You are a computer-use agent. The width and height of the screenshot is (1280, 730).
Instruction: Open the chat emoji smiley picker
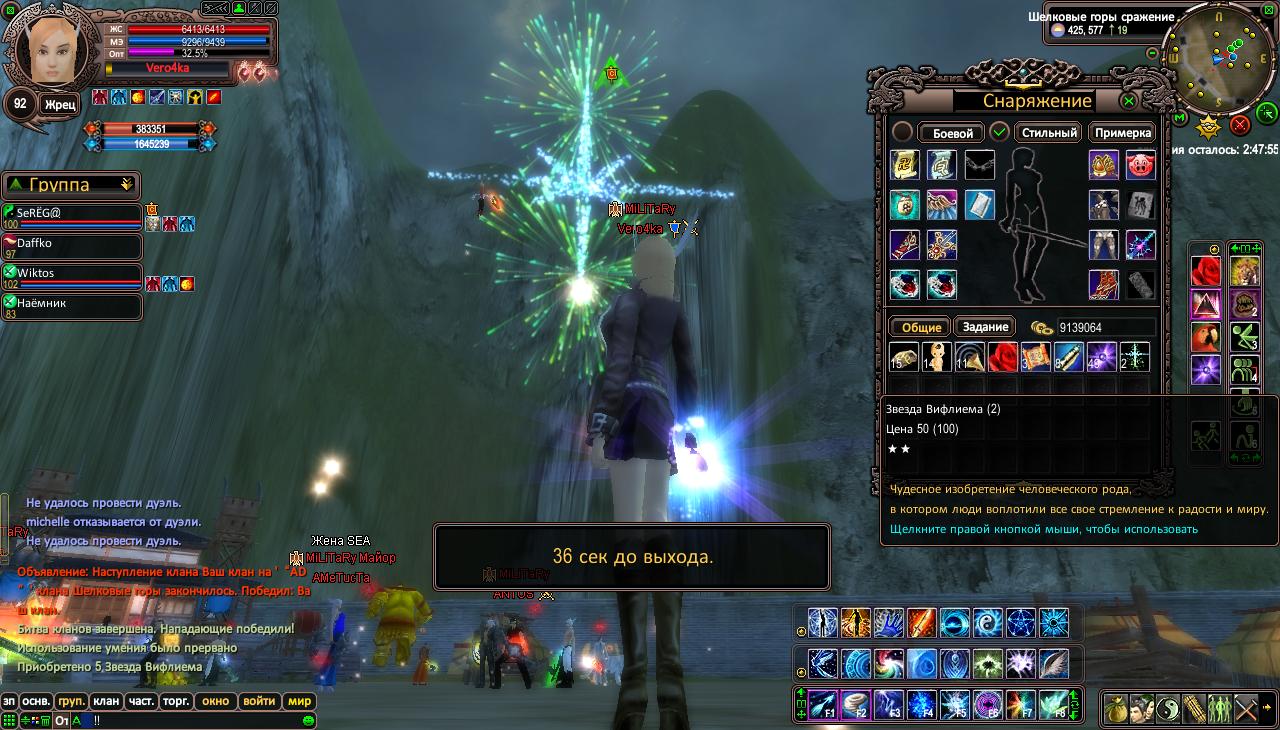309,720
